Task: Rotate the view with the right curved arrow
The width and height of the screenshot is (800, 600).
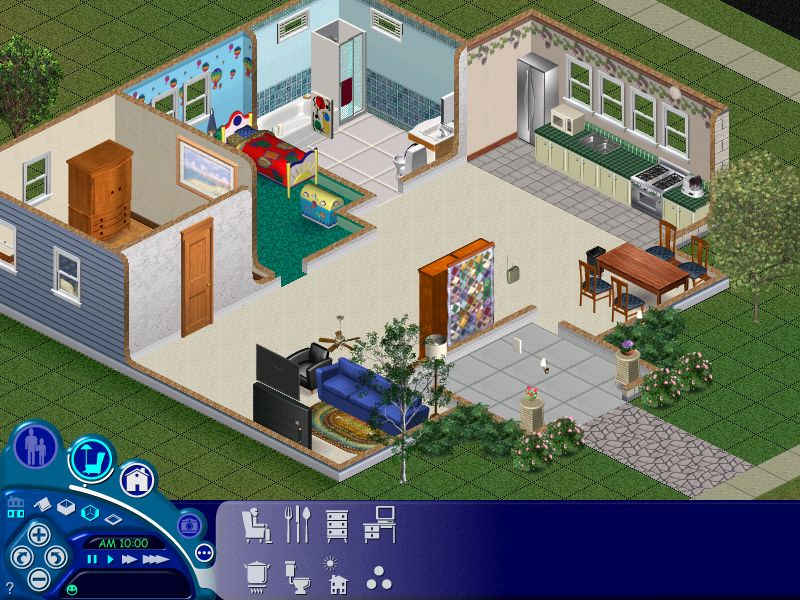Action: point(56,557)
